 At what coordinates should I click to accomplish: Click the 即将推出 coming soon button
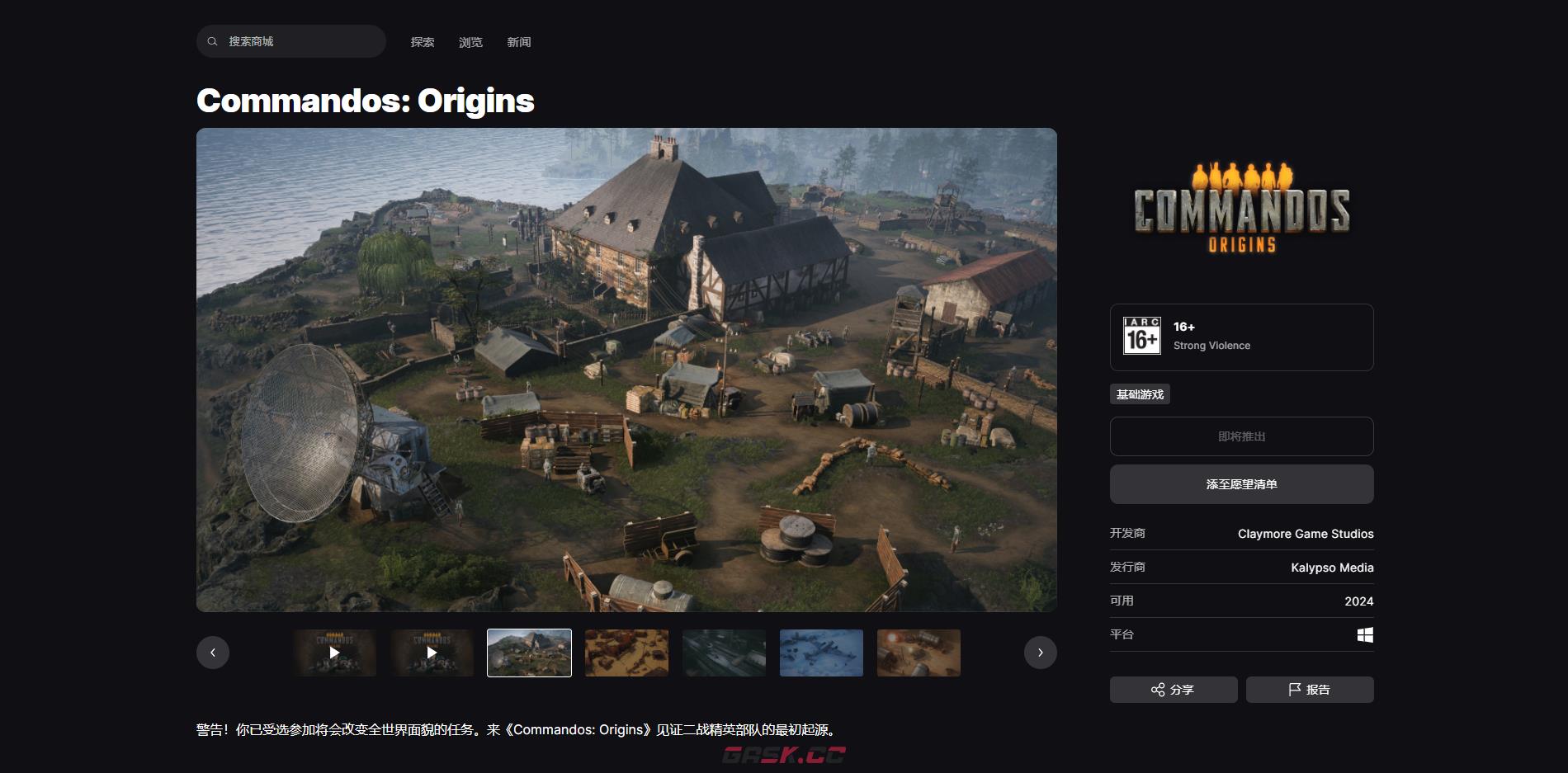[x=1241, y=436]
